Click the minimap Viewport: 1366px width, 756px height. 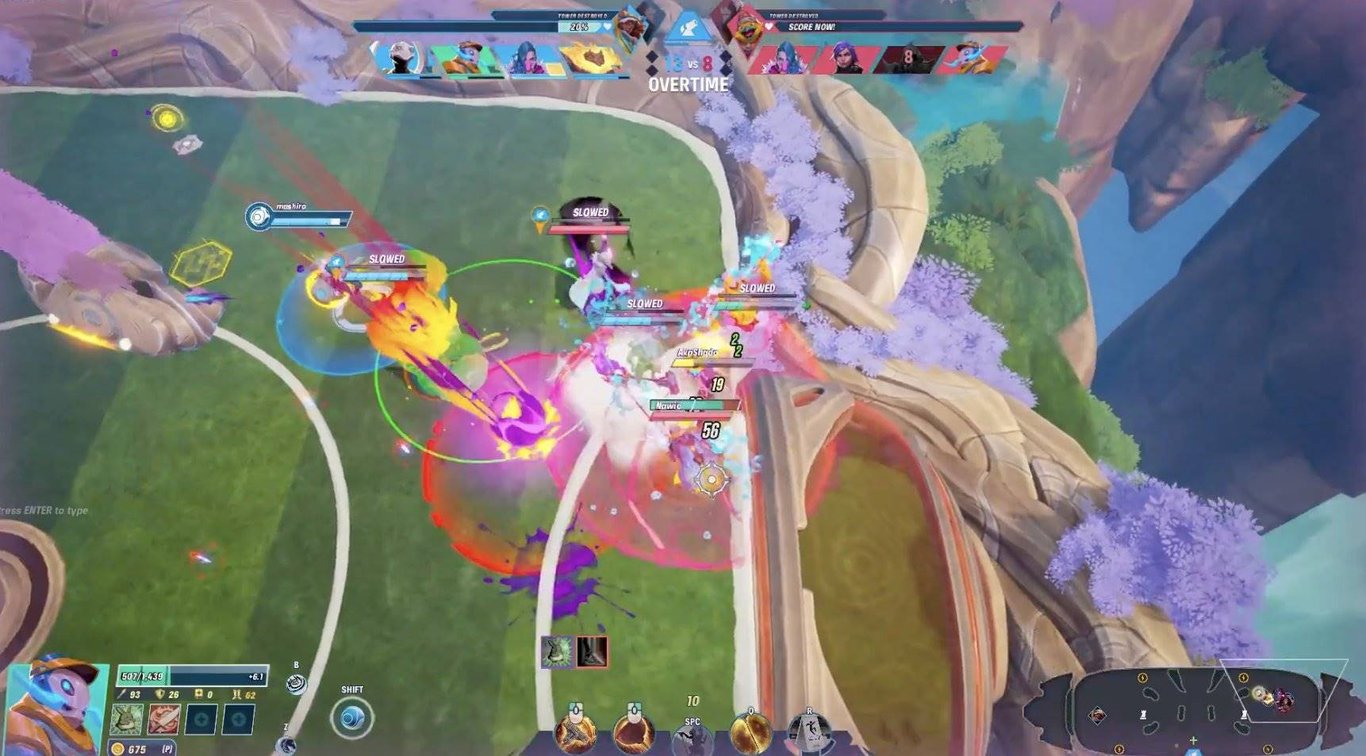pos(1190,710)
